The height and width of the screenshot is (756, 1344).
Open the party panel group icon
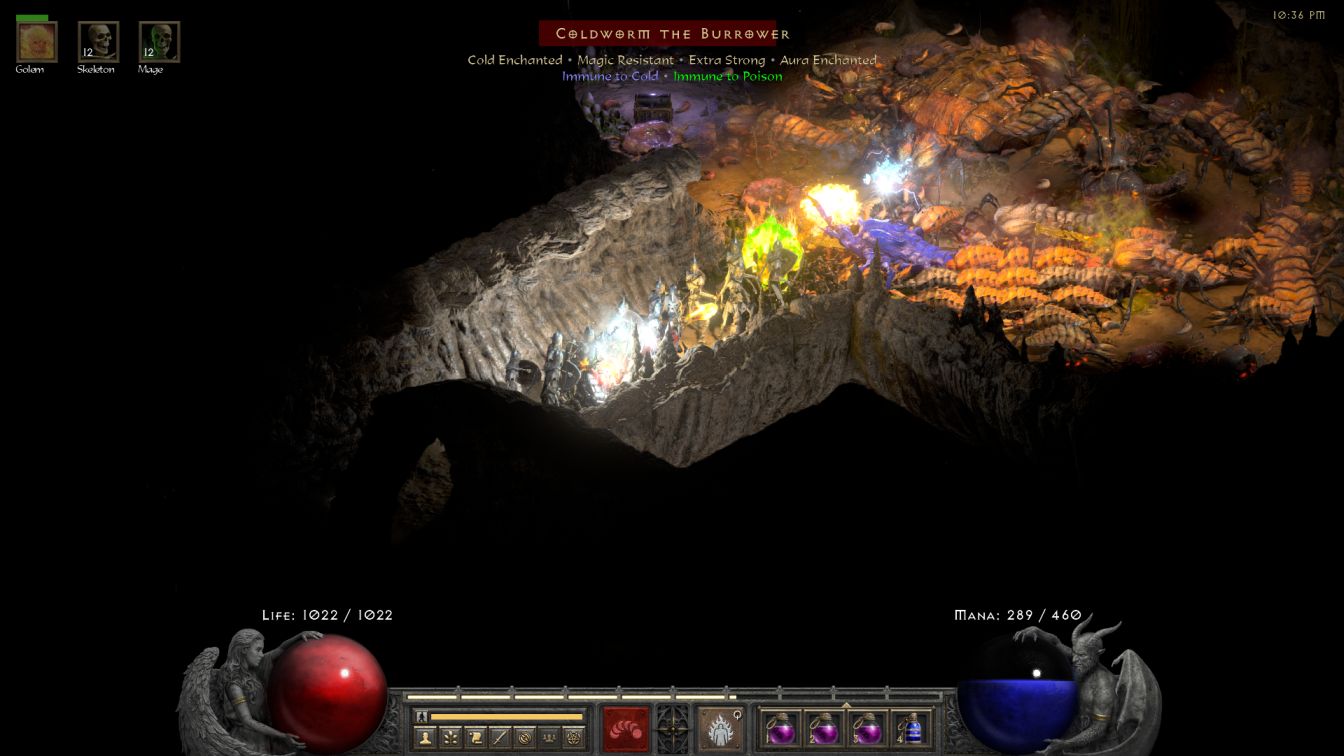(549, 738)
